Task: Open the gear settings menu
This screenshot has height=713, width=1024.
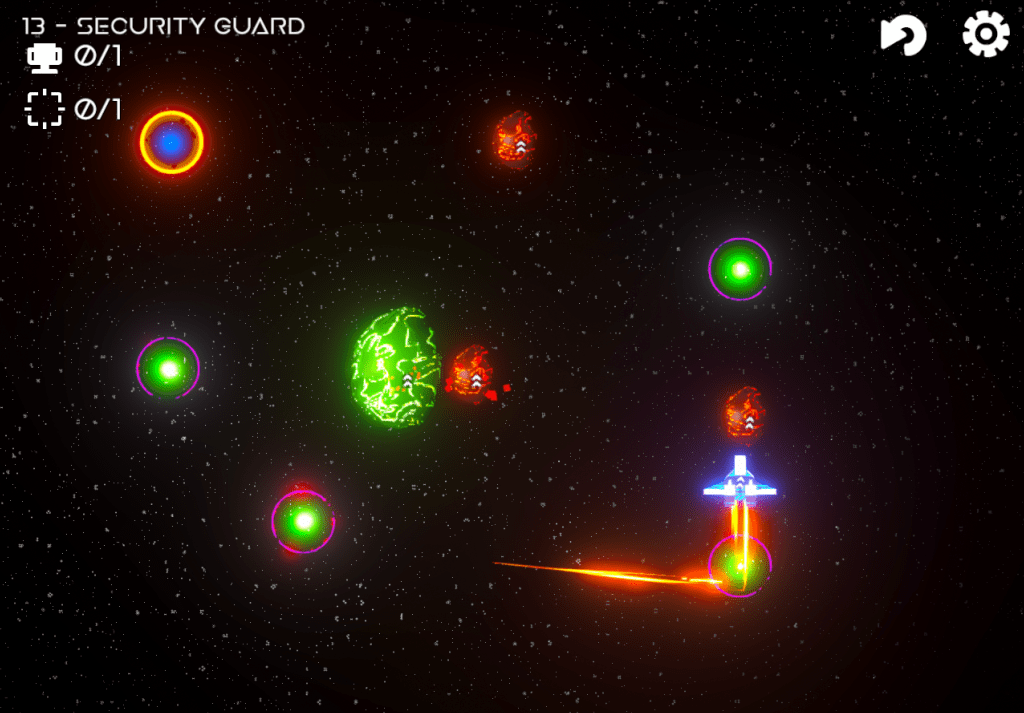Action: (985, 35)
